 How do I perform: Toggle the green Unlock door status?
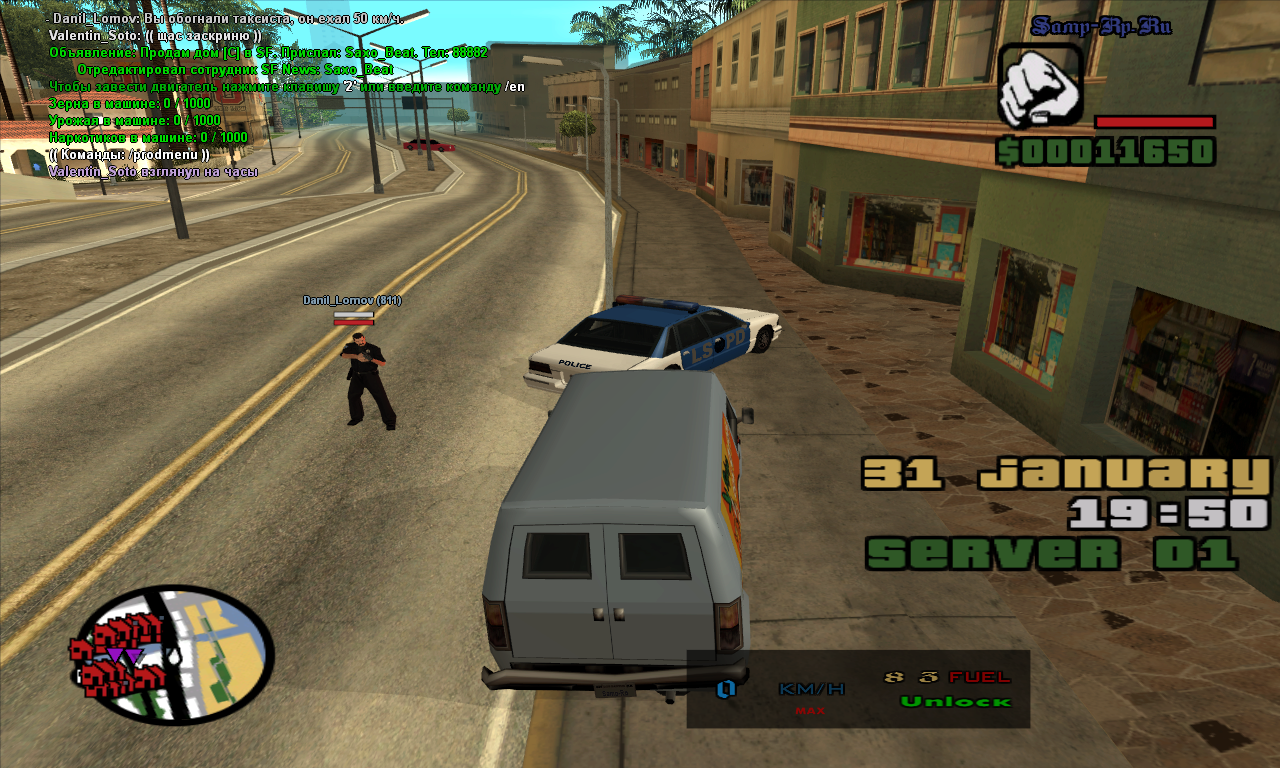[x=955, y=701]
